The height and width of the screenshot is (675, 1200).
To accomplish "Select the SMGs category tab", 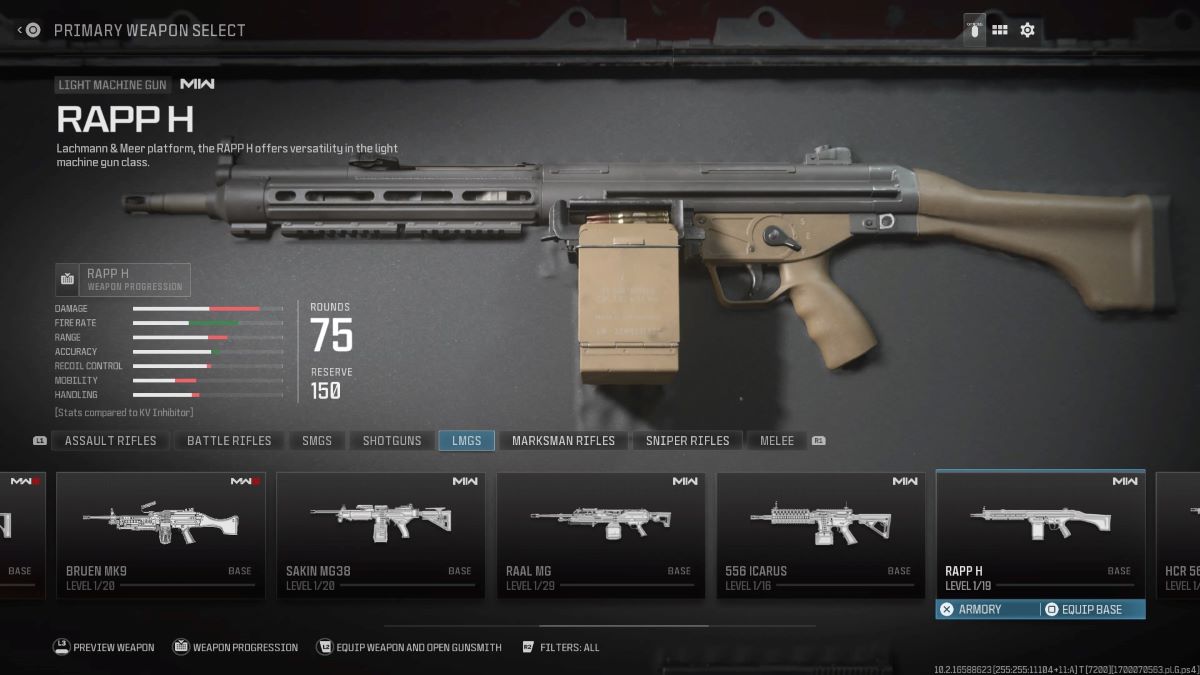I will pos(317,441).
